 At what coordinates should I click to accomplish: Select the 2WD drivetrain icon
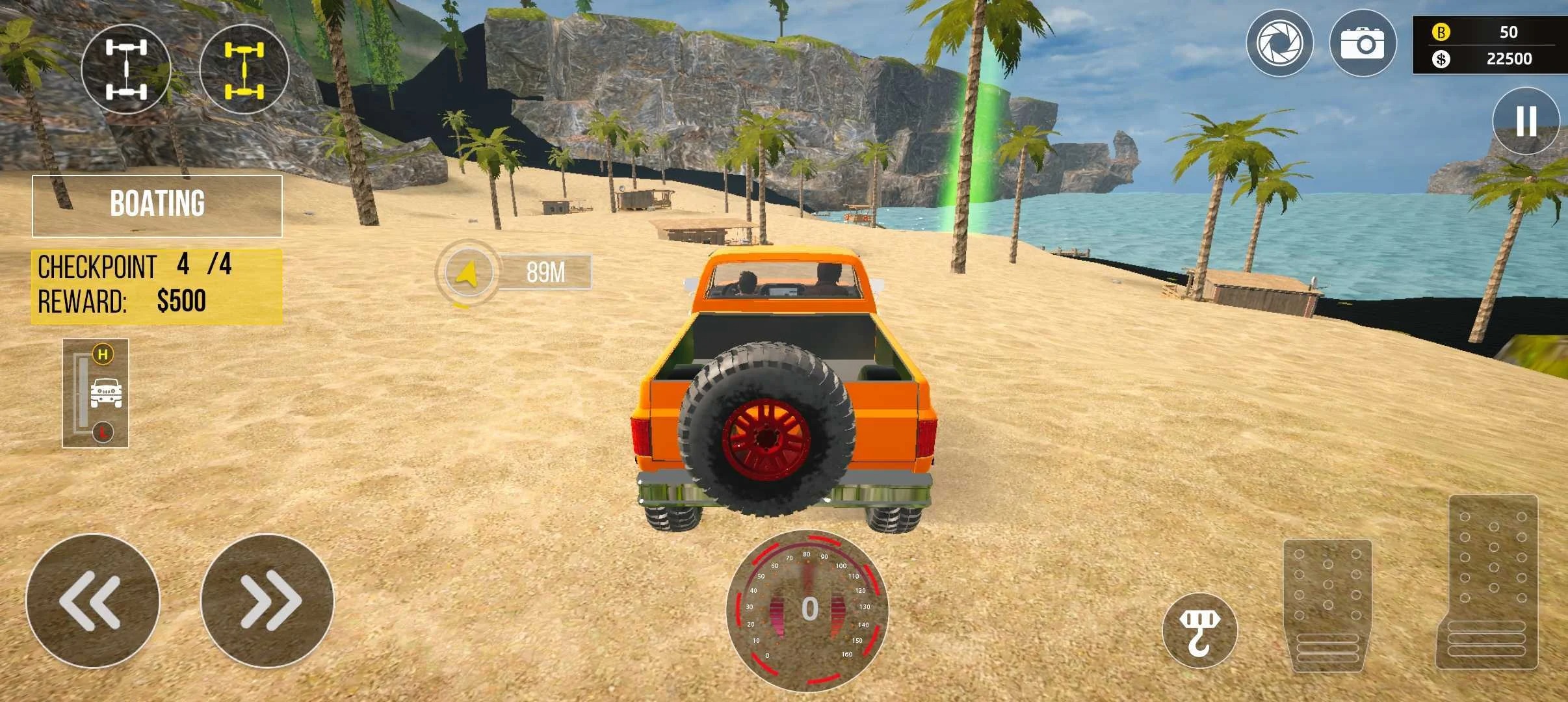pyautogui.click(x=126, y=68)
